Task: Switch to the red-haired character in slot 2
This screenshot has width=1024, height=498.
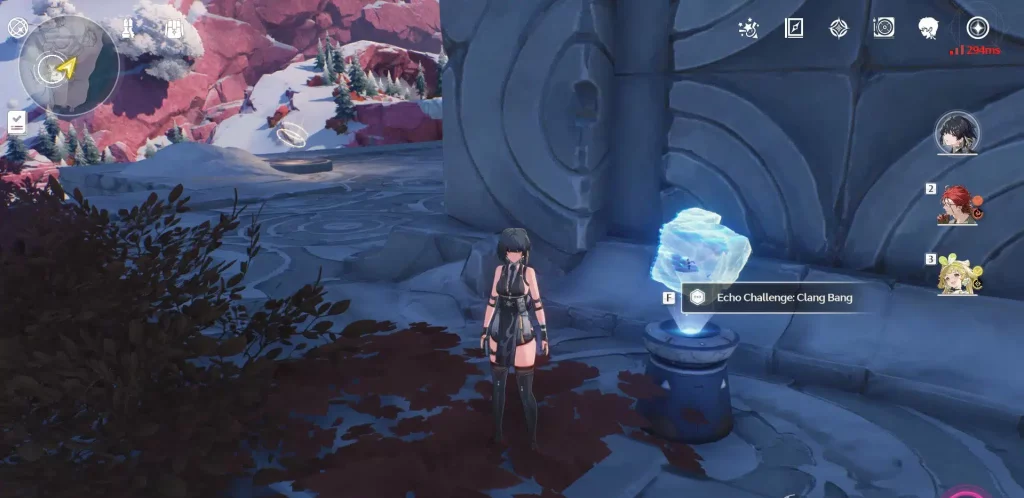Action: coord(957,205)
